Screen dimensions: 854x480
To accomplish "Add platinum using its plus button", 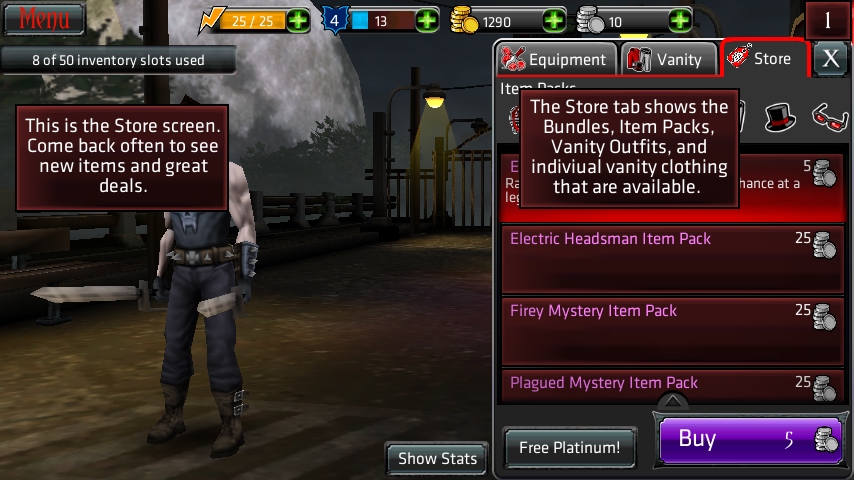I will click(x=680, y=20).
